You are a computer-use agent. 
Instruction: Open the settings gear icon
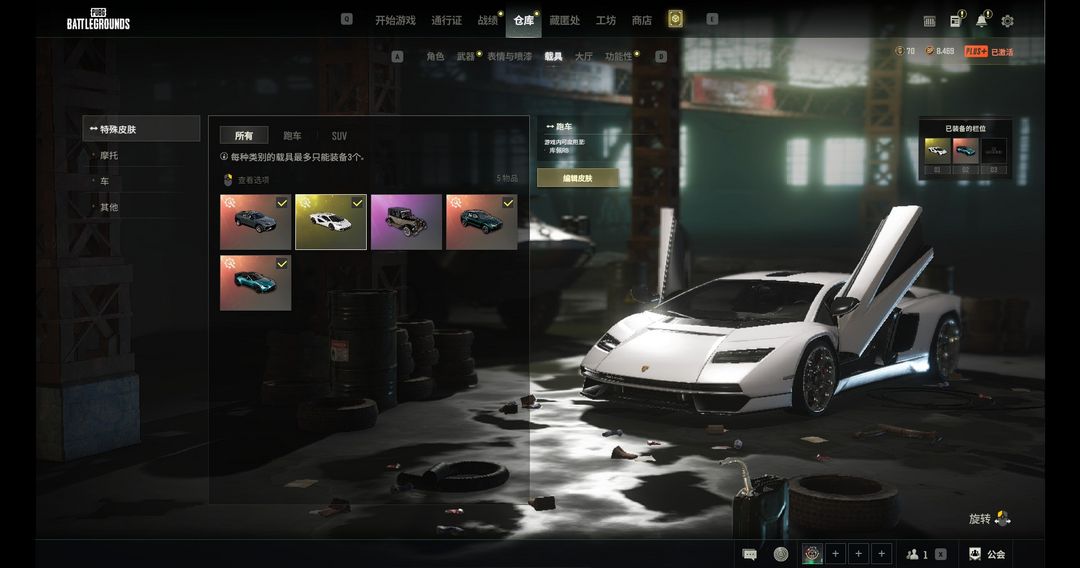(1007, 21)
